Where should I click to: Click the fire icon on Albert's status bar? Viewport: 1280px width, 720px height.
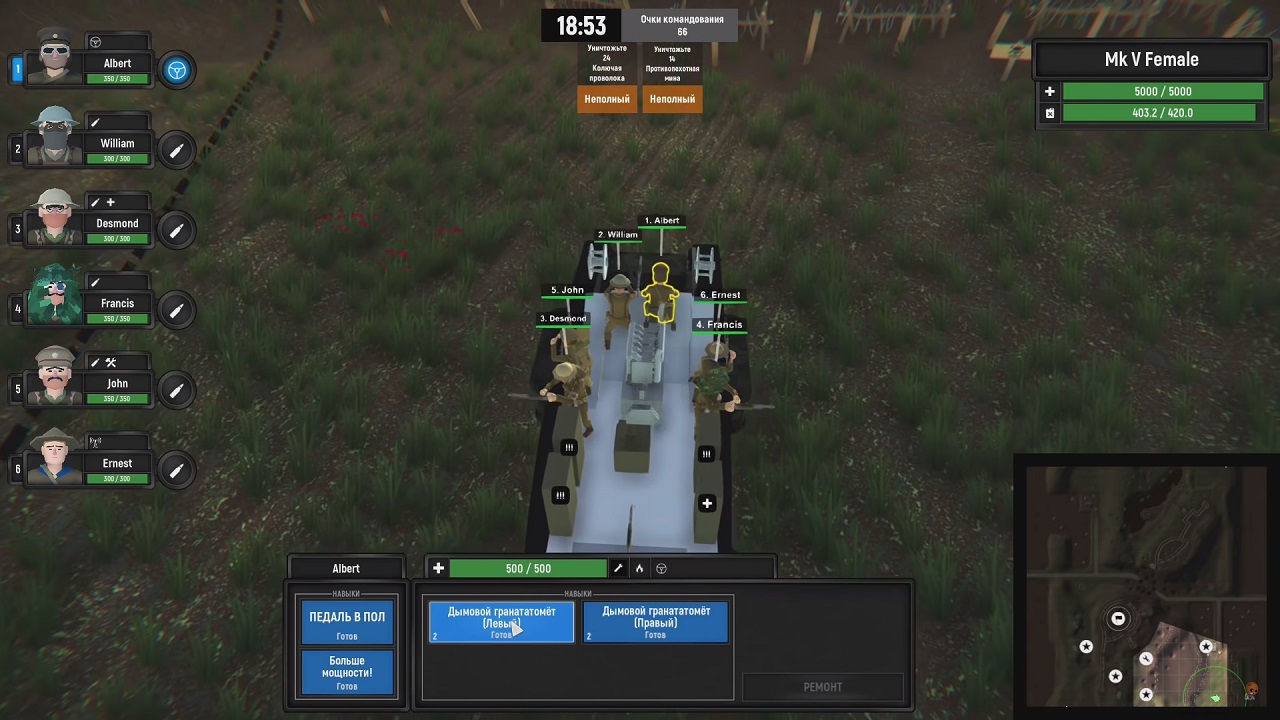[x=639, y=569]
